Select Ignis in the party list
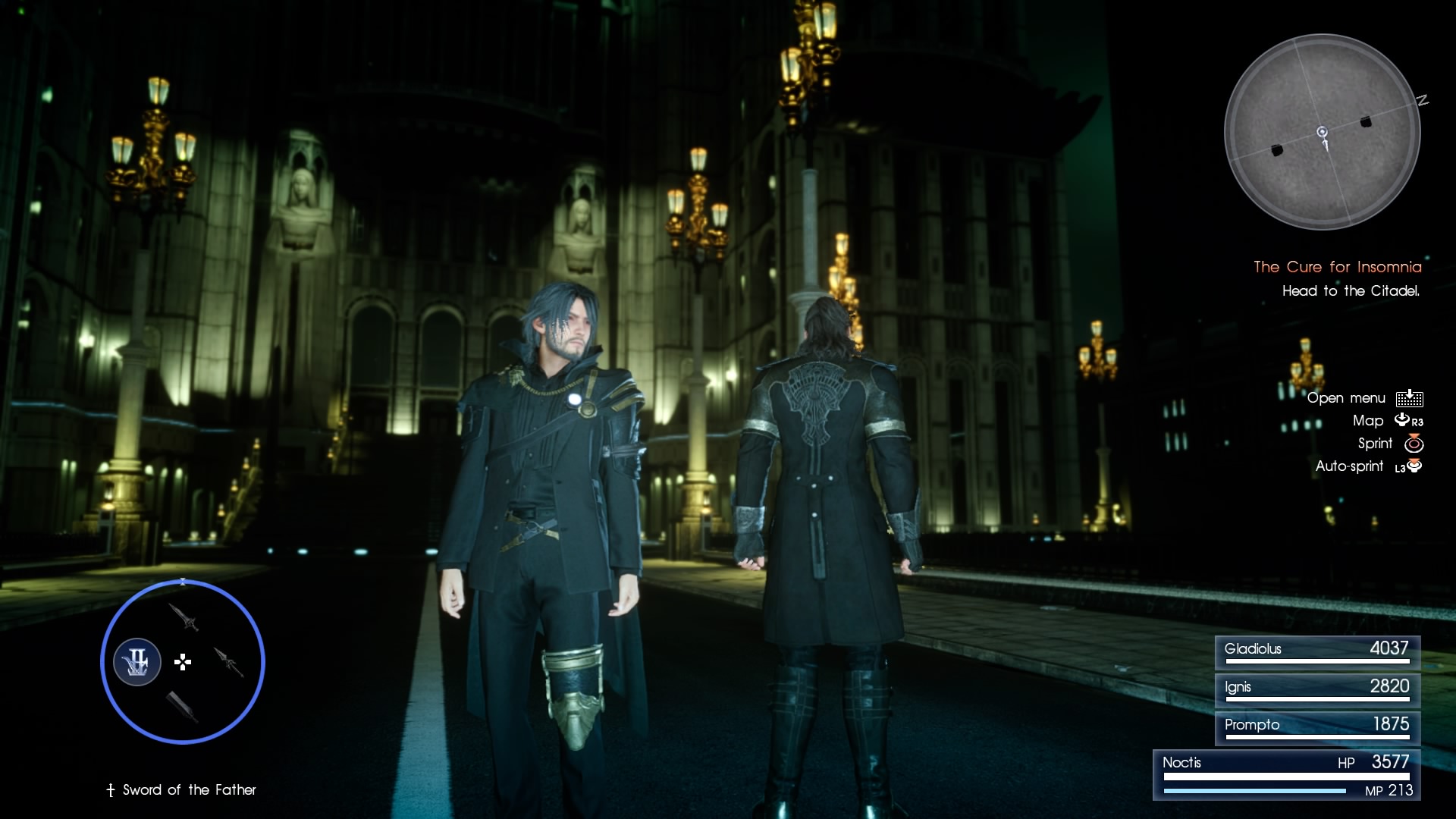This screenshot has height=819, width=1456. (1316, 689)
